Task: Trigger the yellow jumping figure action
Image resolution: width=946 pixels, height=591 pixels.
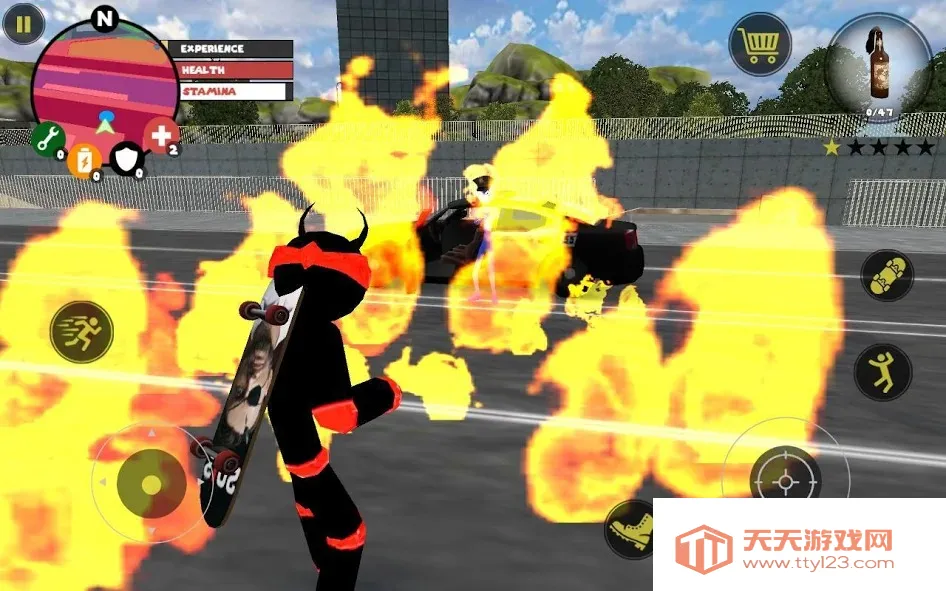Action: click(882, 372)
